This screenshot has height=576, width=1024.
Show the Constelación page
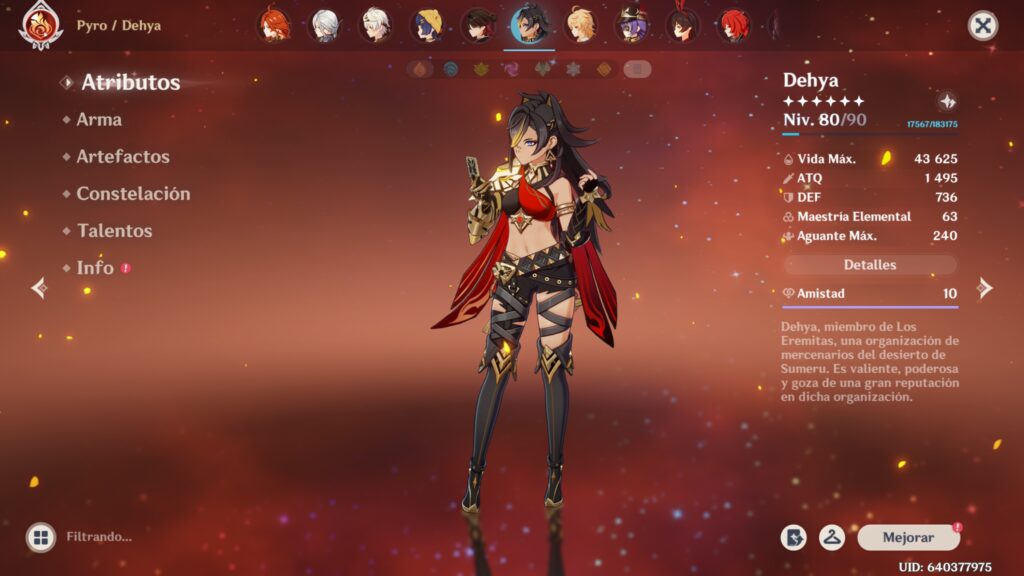click(133, 194)
